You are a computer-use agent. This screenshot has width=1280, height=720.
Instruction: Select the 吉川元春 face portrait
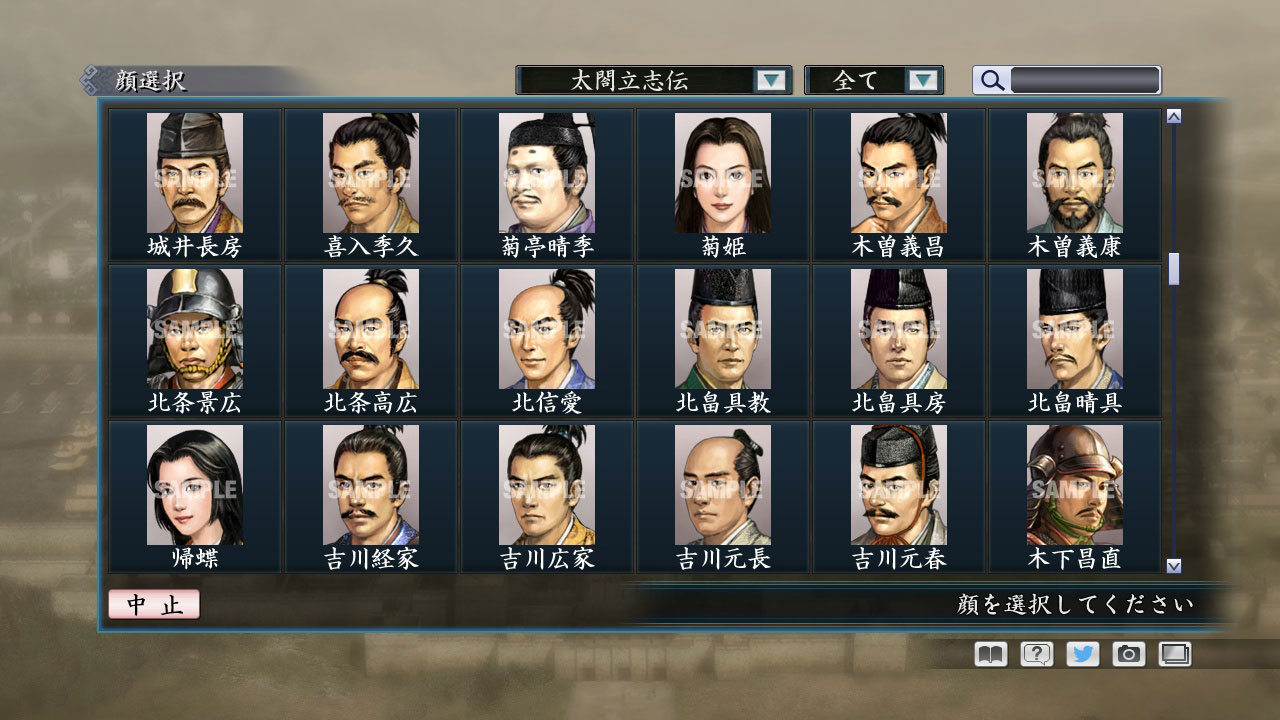click(898, 484)
